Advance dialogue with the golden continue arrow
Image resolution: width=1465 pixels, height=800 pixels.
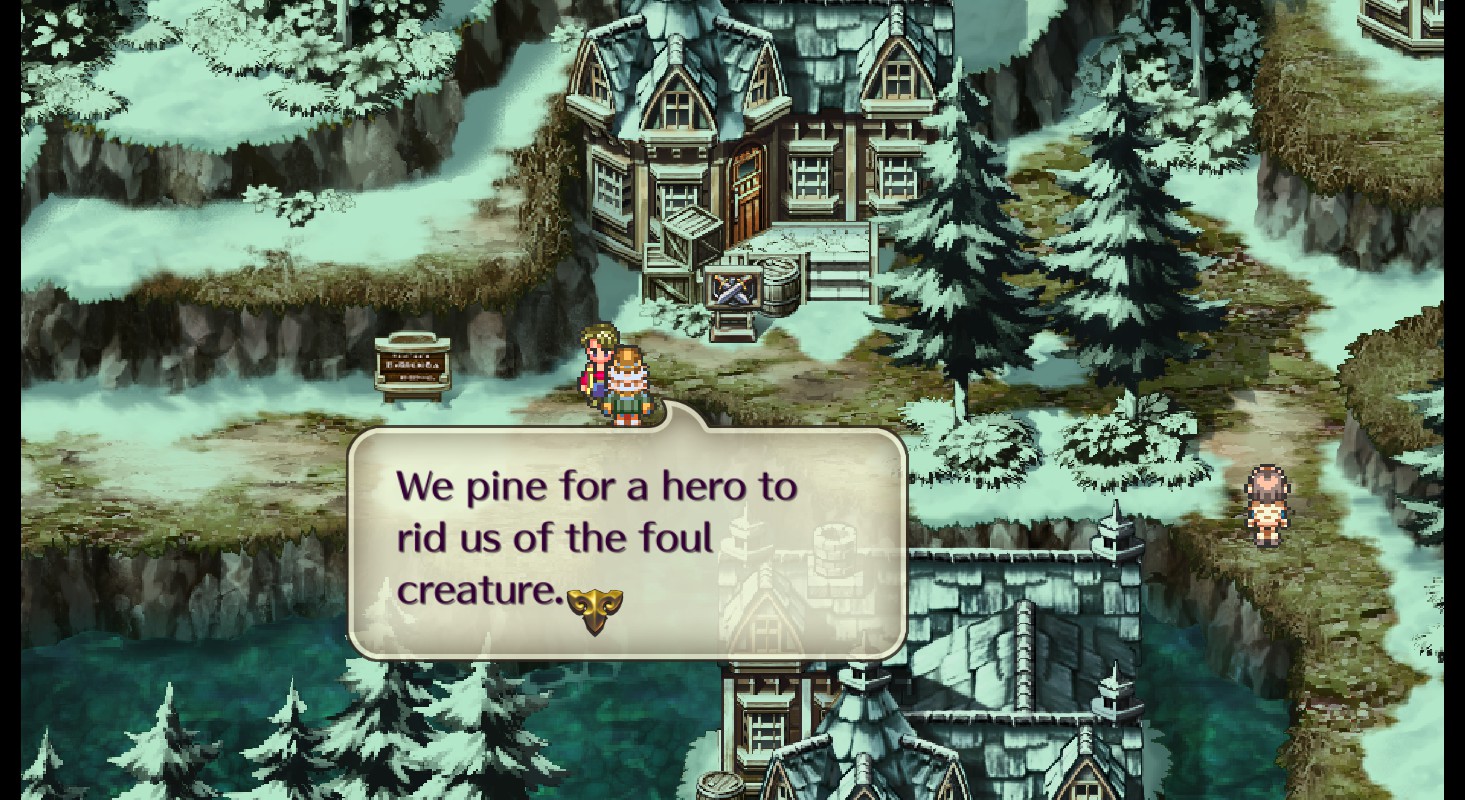pos(595,609)
